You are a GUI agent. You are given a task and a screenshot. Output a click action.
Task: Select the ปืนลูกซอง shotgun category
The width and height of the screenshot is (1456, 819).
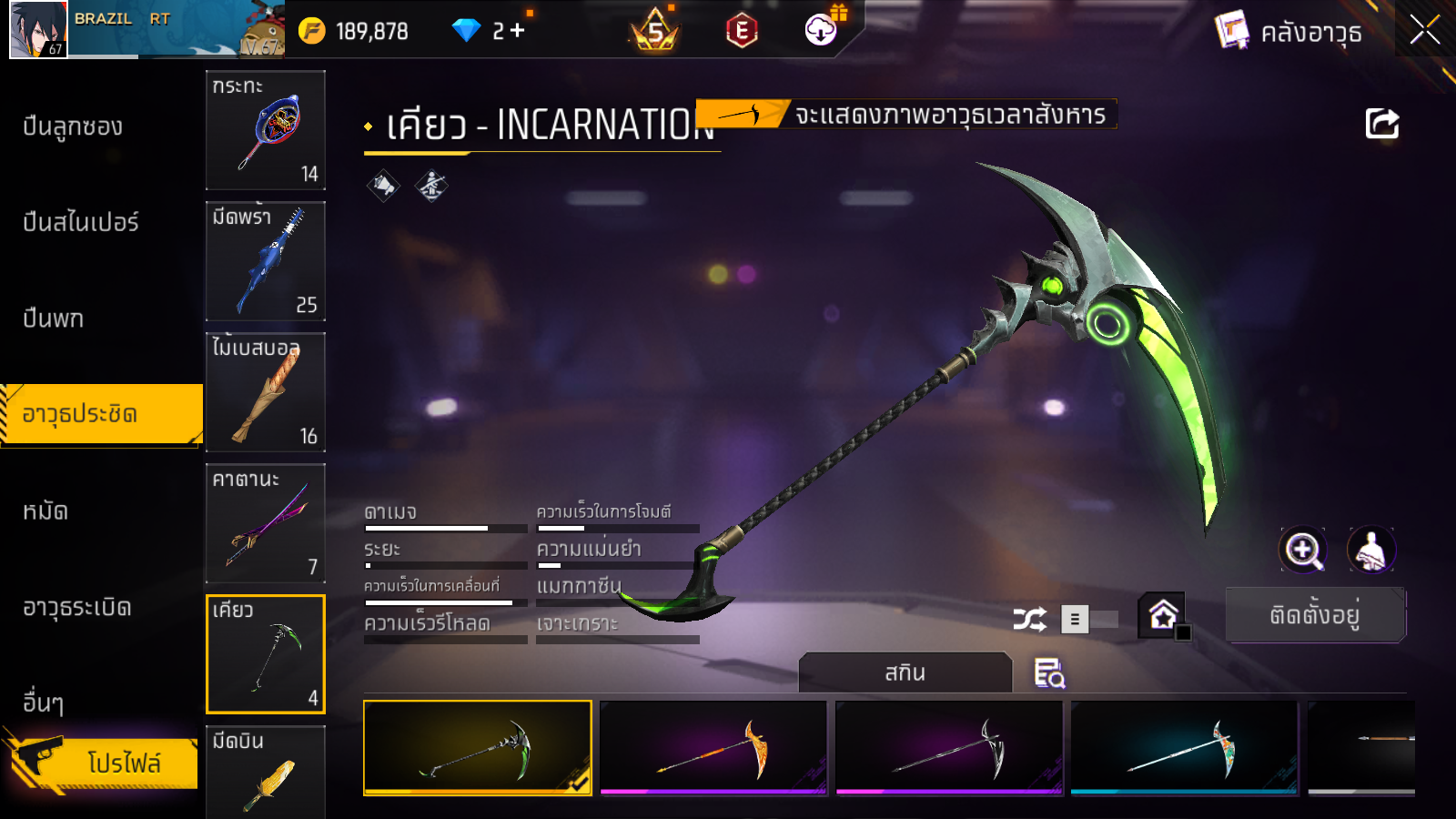click(73, 126)
